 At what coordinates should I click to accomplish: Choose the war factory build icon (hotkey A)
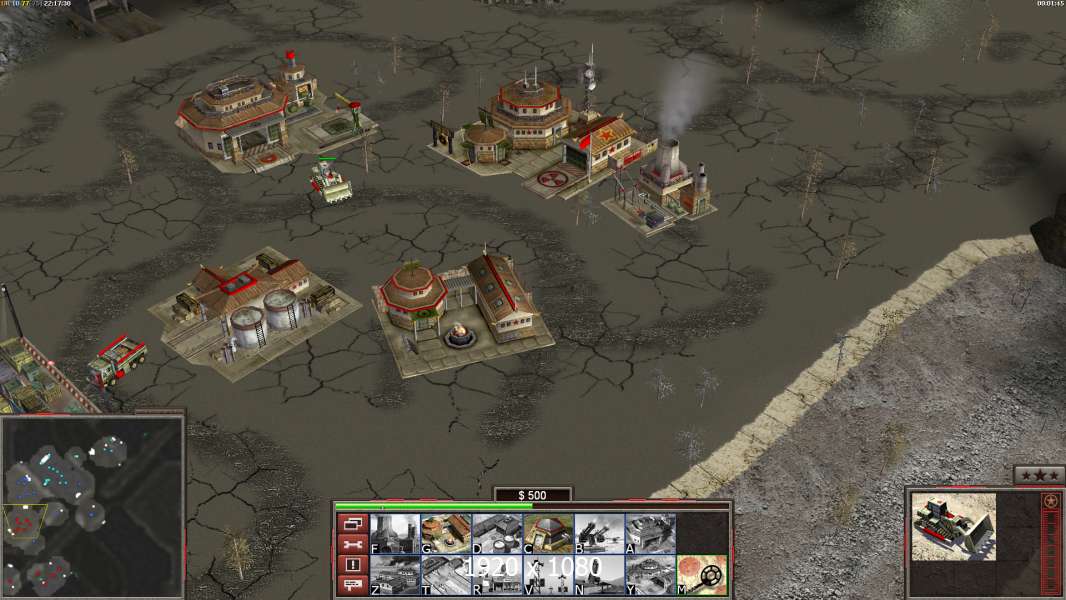650,533
